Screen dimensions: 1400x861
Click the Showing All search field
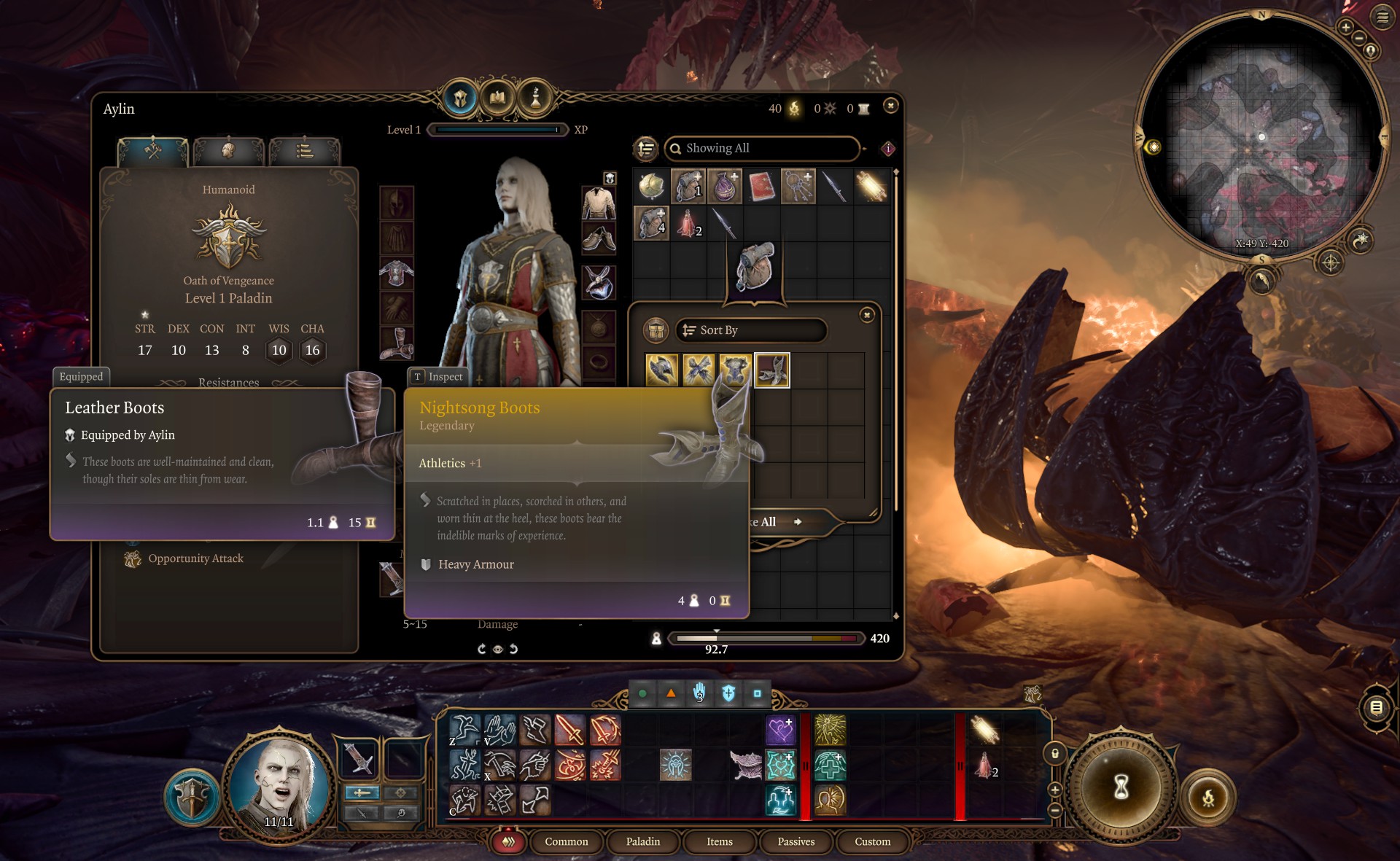click(x=762, y=148)
